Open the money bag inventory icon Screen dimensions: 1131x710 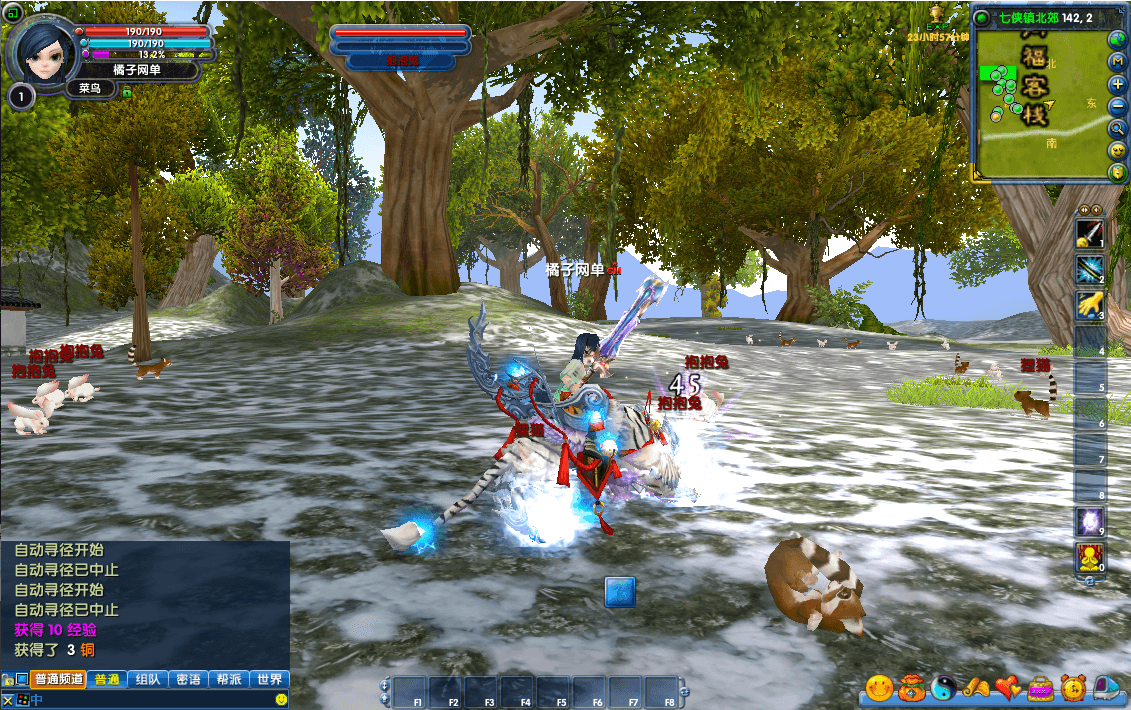(x=911, y=688)
